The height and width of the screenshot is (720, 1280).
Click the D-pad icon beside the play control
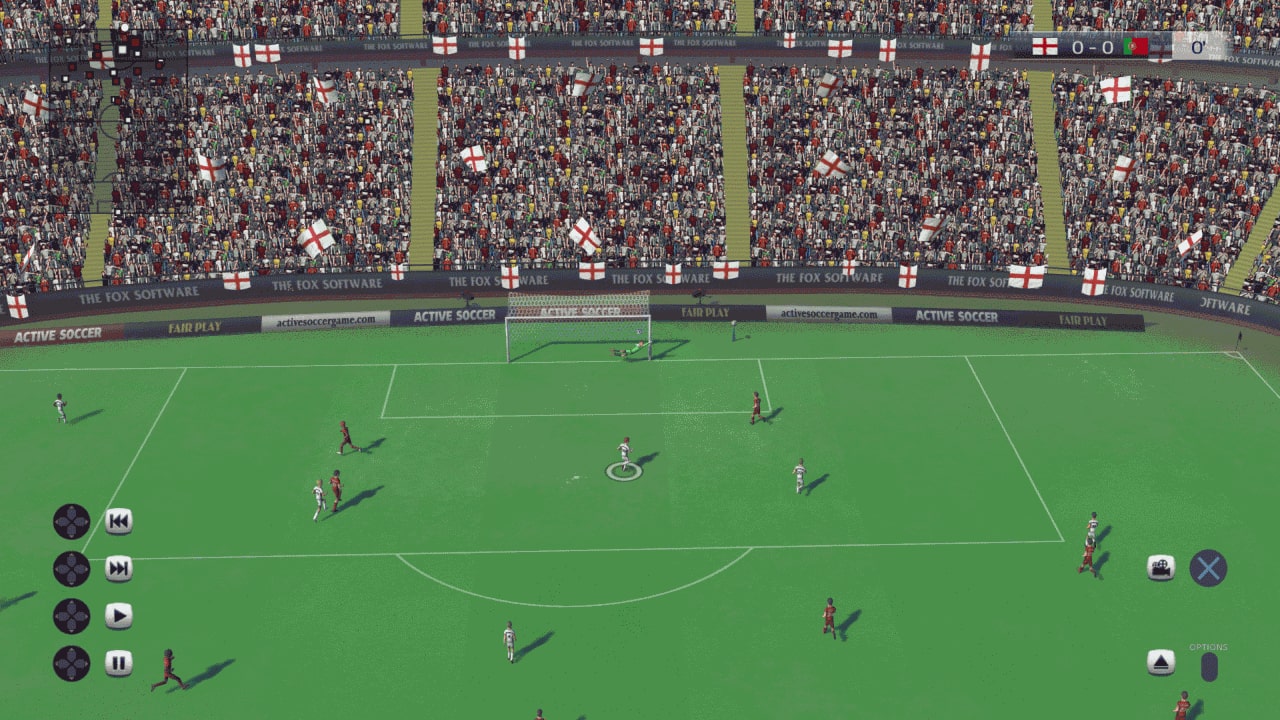pos(70,616)
